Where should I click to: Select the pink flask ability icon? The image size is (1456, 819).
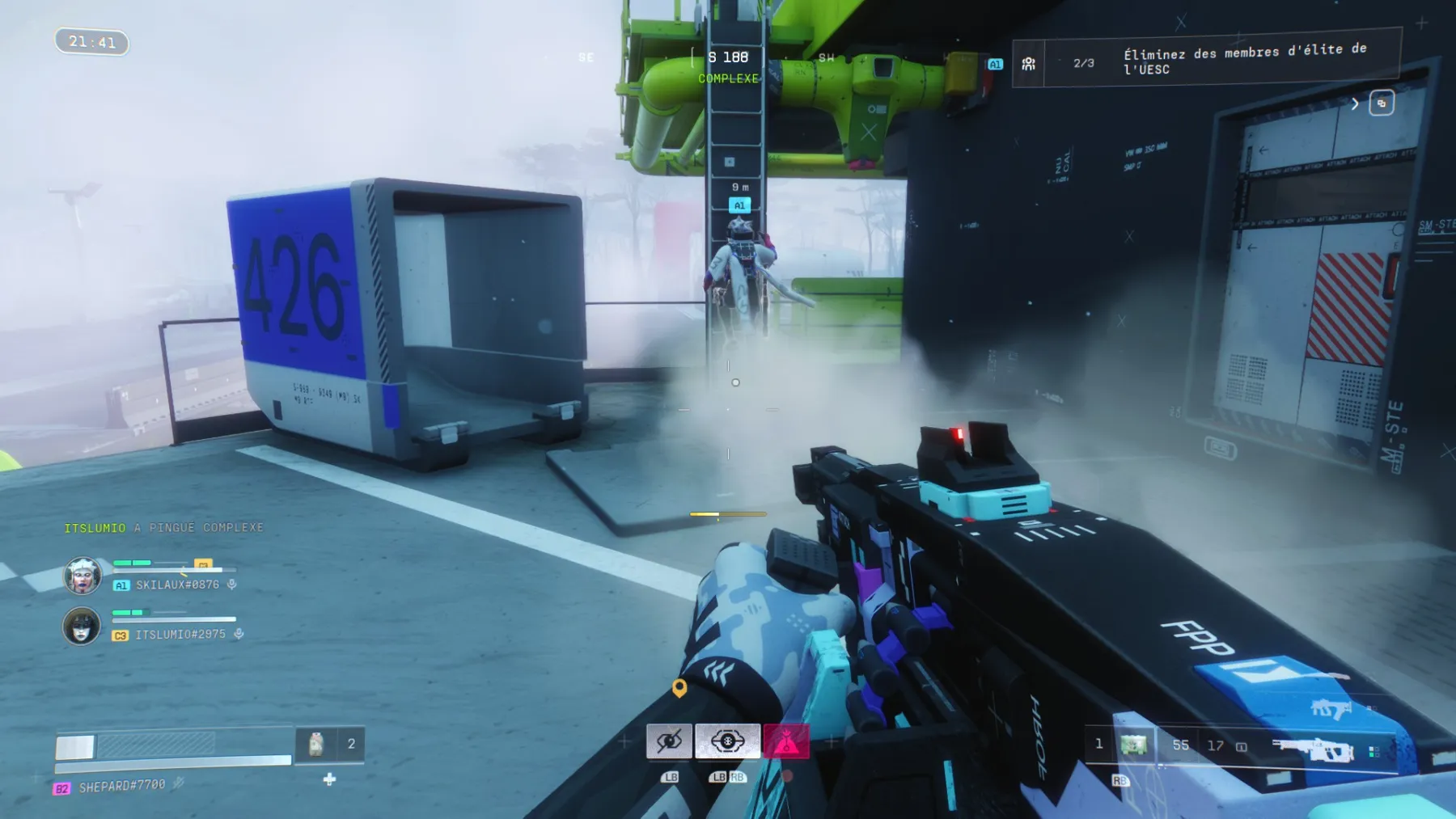pos(785,741)
